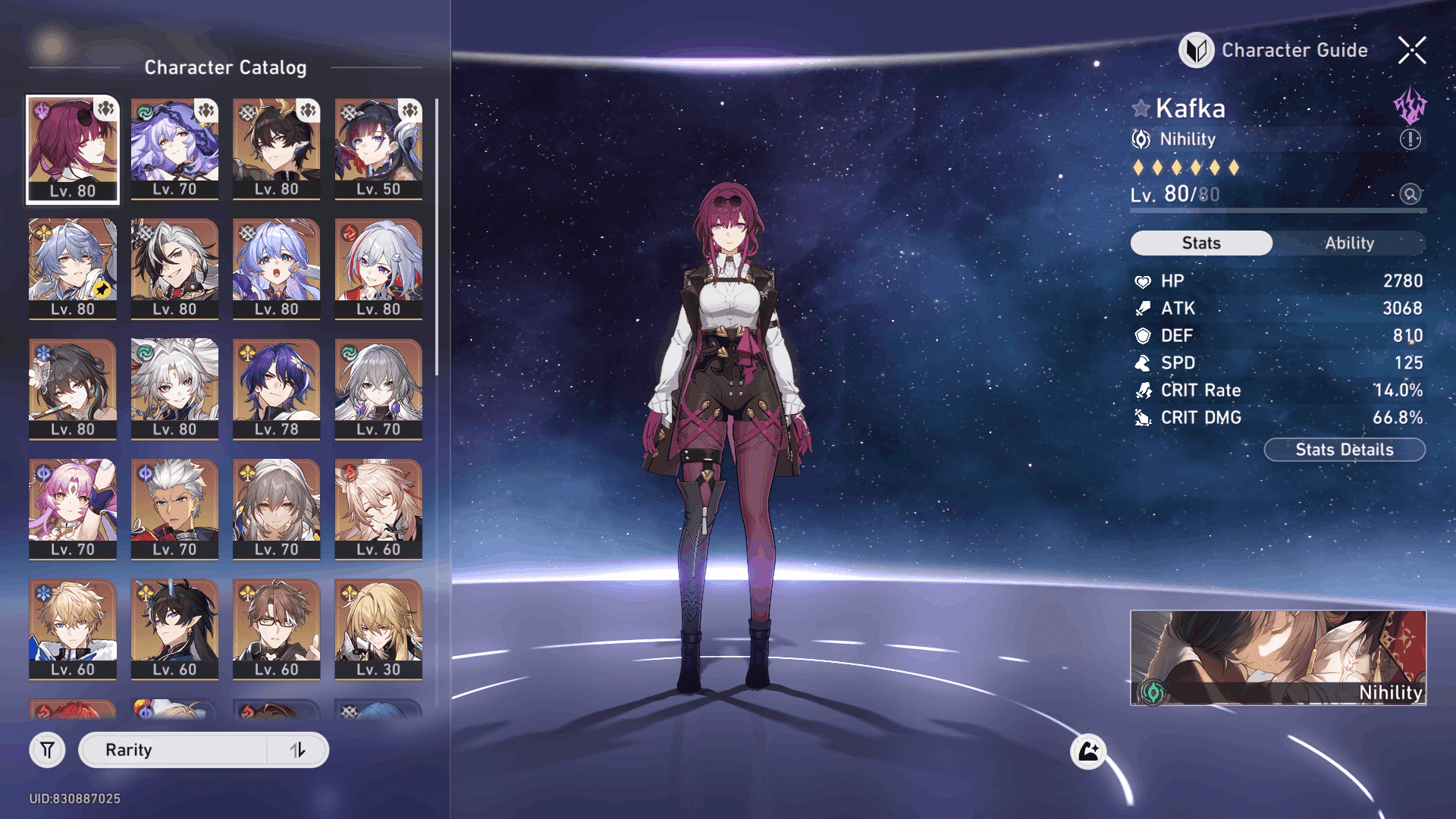Show the Nihility path info exclamation icon
The height and width of the screenshot is (819, 1456).
1410,140
